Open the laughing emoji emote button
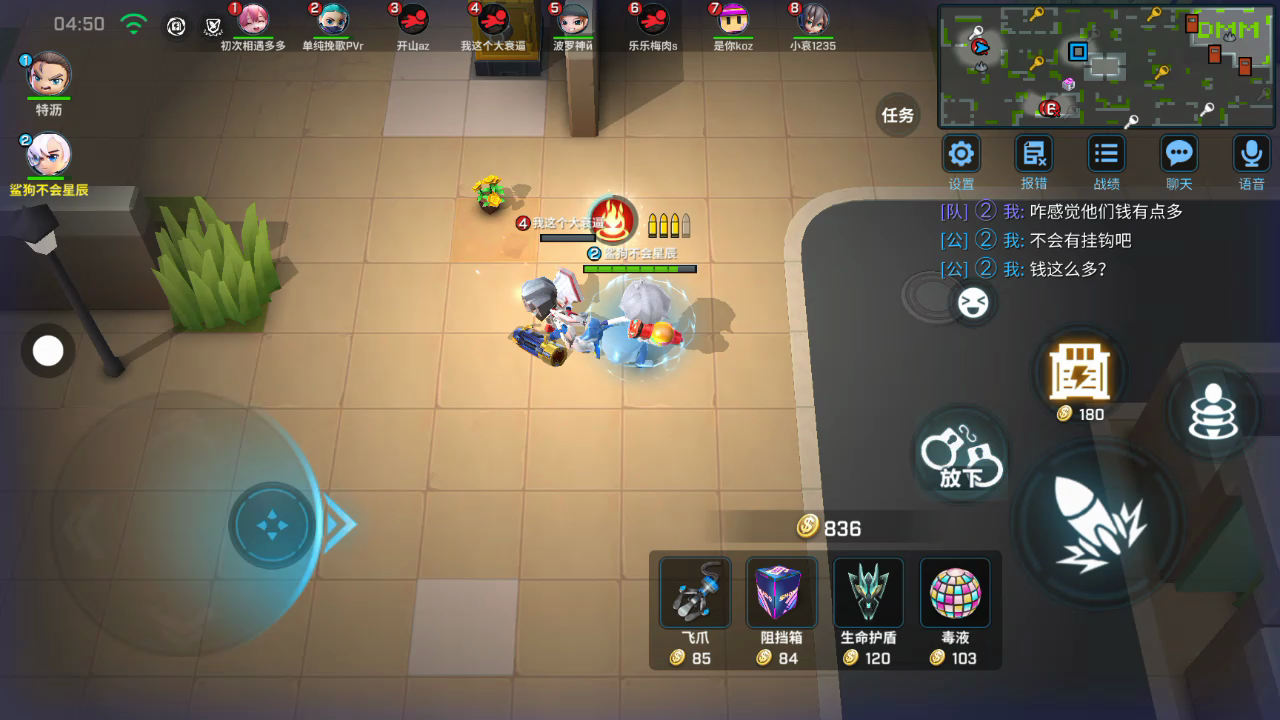Image resolution: width=1280 pixels, height=720 pixels. point(971,303)
